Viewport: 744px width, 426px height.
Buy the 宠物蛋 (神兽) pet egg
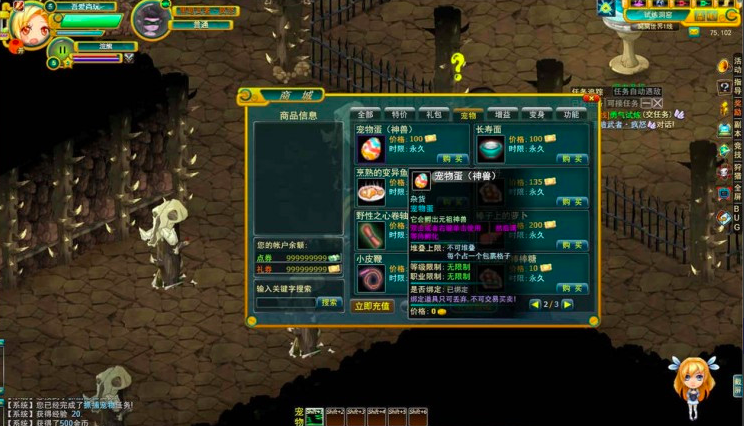tap(453, 158)
